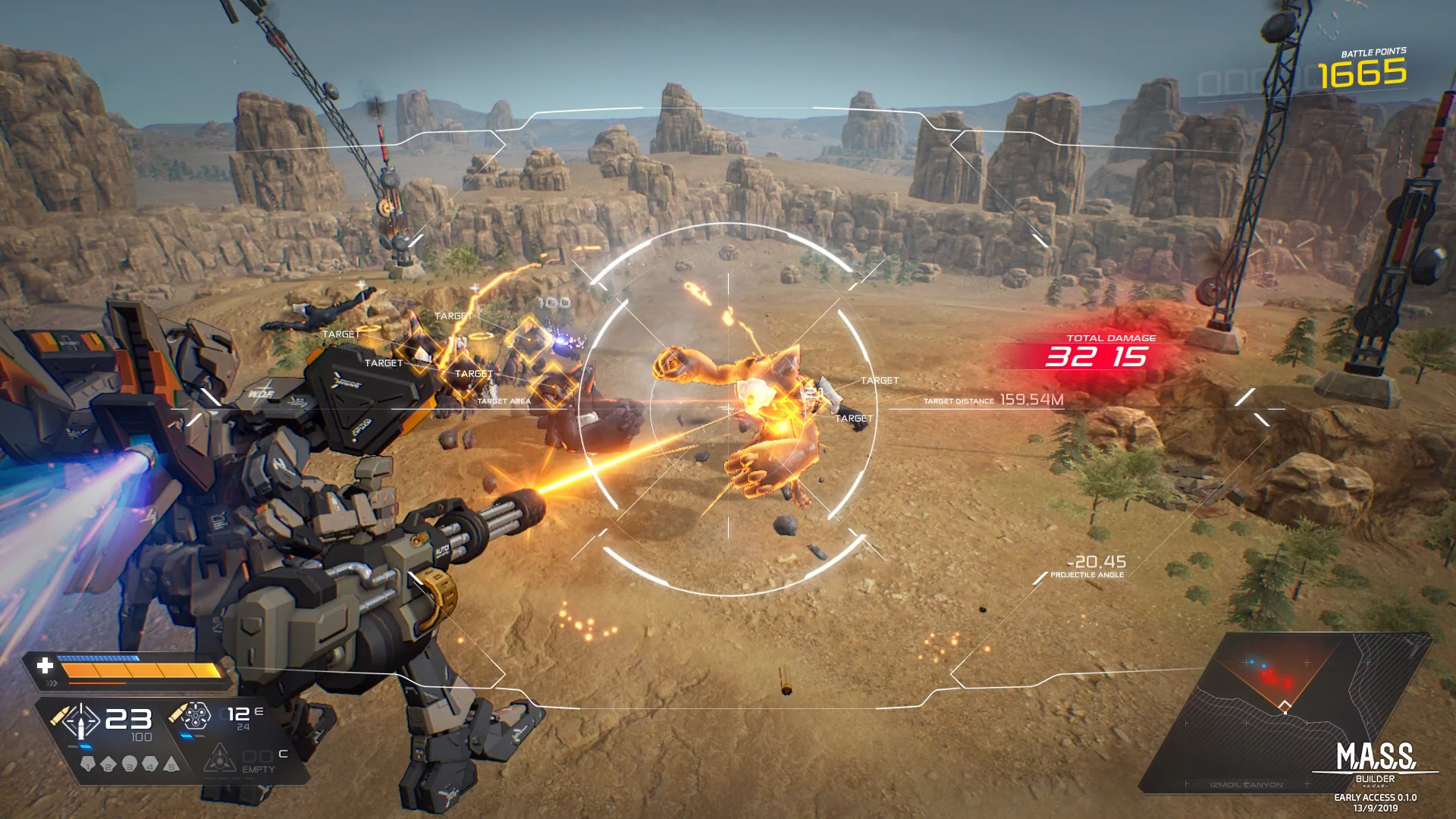The image size is (1456, 819).
Task: Click the IZMOIL CANYON map label
Action: pos(1245,785)
